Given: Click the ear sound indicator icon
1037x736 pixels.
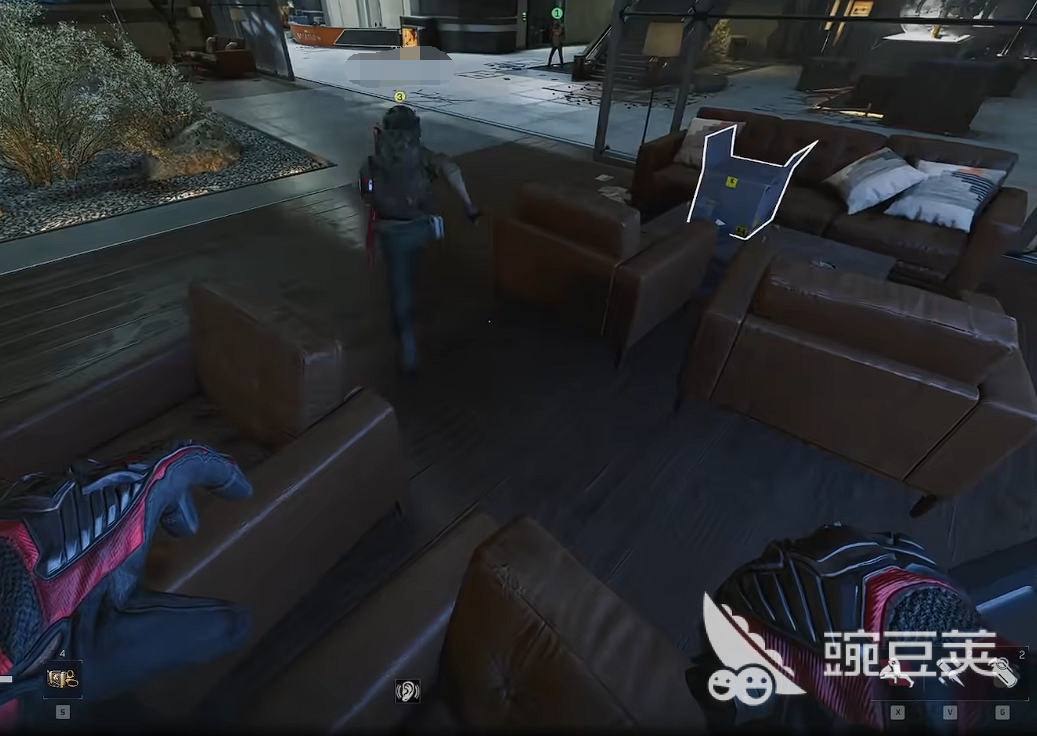Looking at the screenshot, I should [x=407, y=690].
